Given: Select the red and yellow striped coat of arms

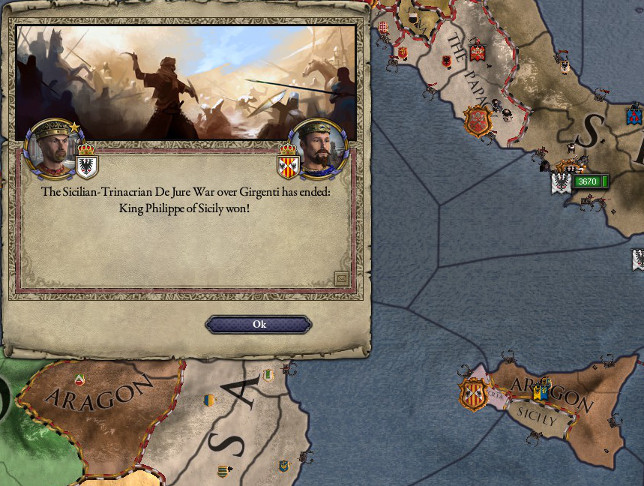Looking at the screenshot, I should (288, 166).
